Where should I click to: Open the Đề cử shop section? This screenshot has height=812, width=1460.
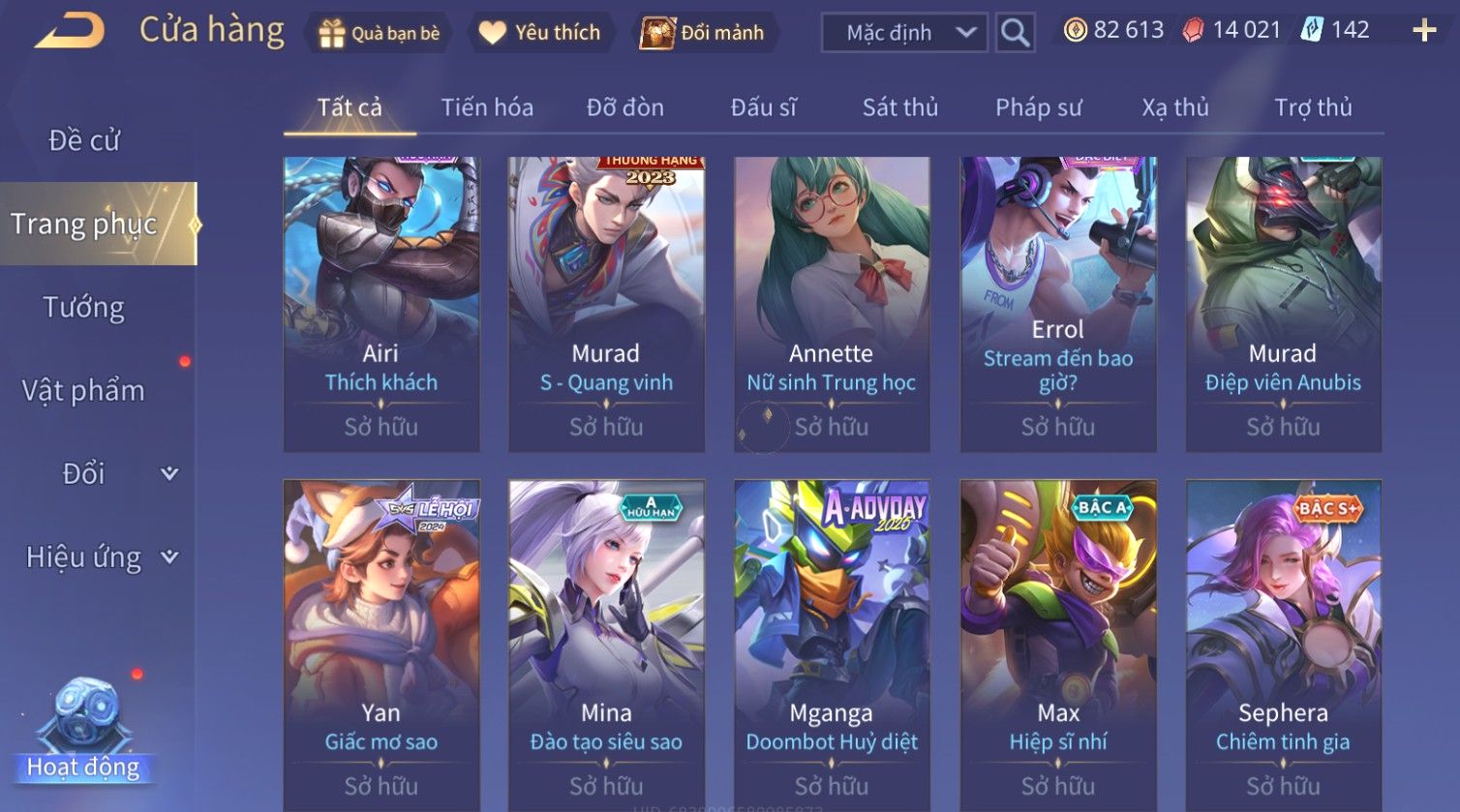(x=84, y=141)
